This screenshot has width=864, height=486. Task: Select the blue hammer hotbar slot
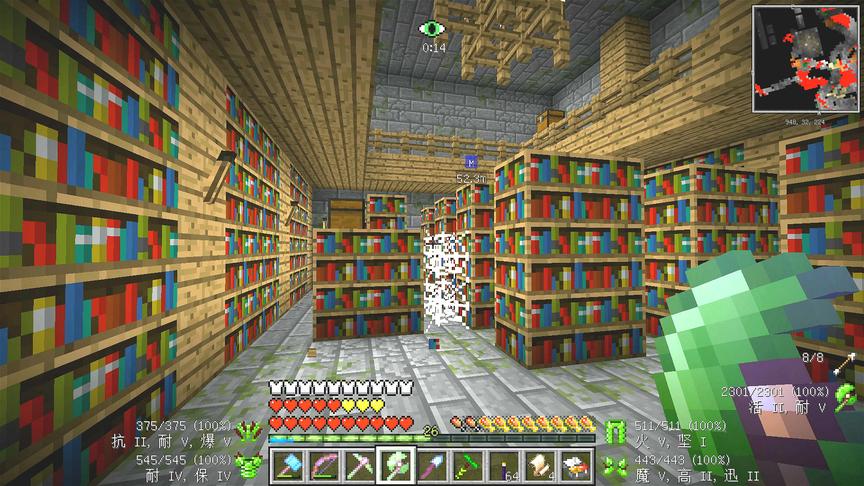coord(285,464)
